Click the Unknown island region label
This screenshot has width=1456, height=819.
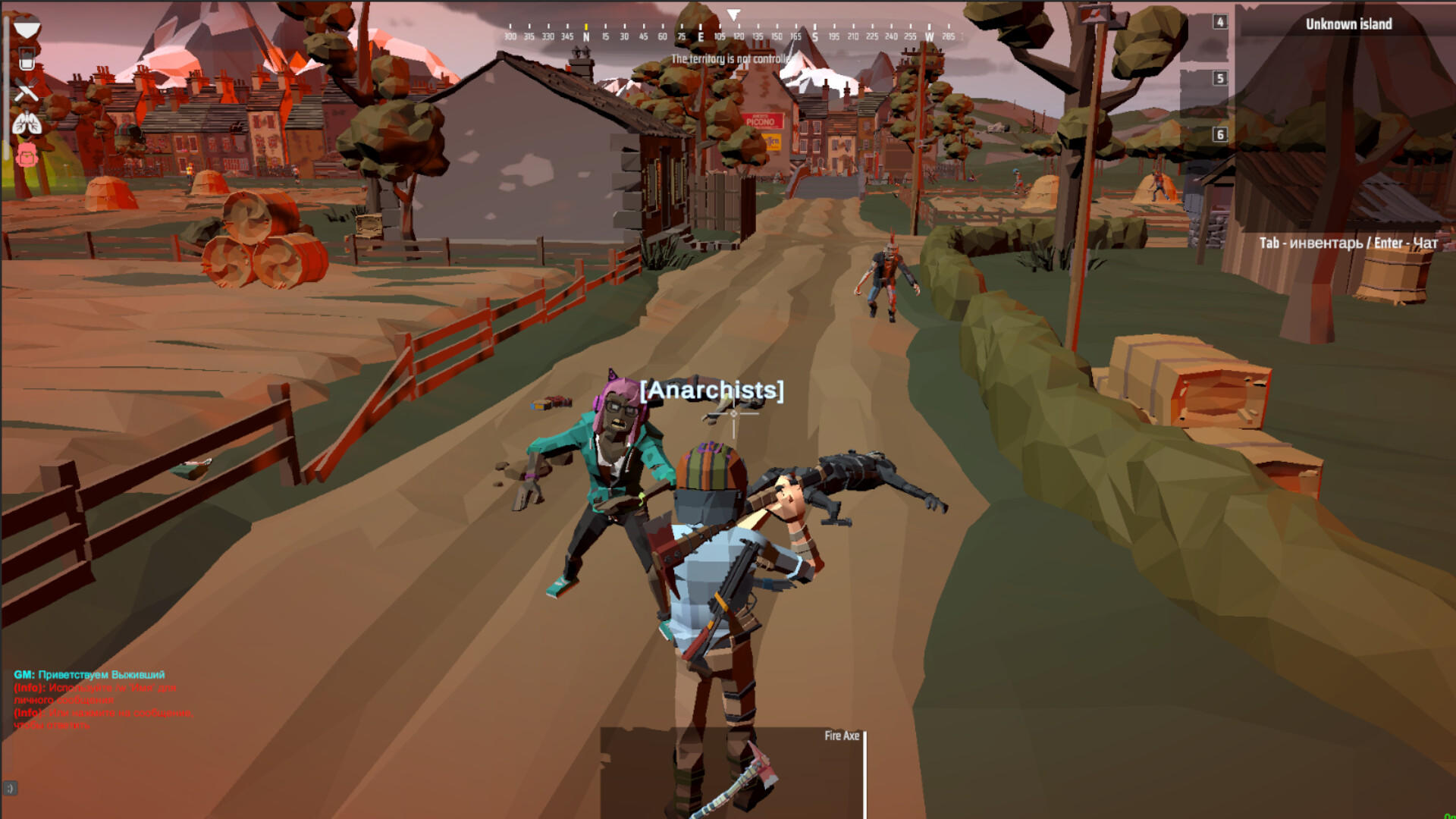pos(1348,24)
